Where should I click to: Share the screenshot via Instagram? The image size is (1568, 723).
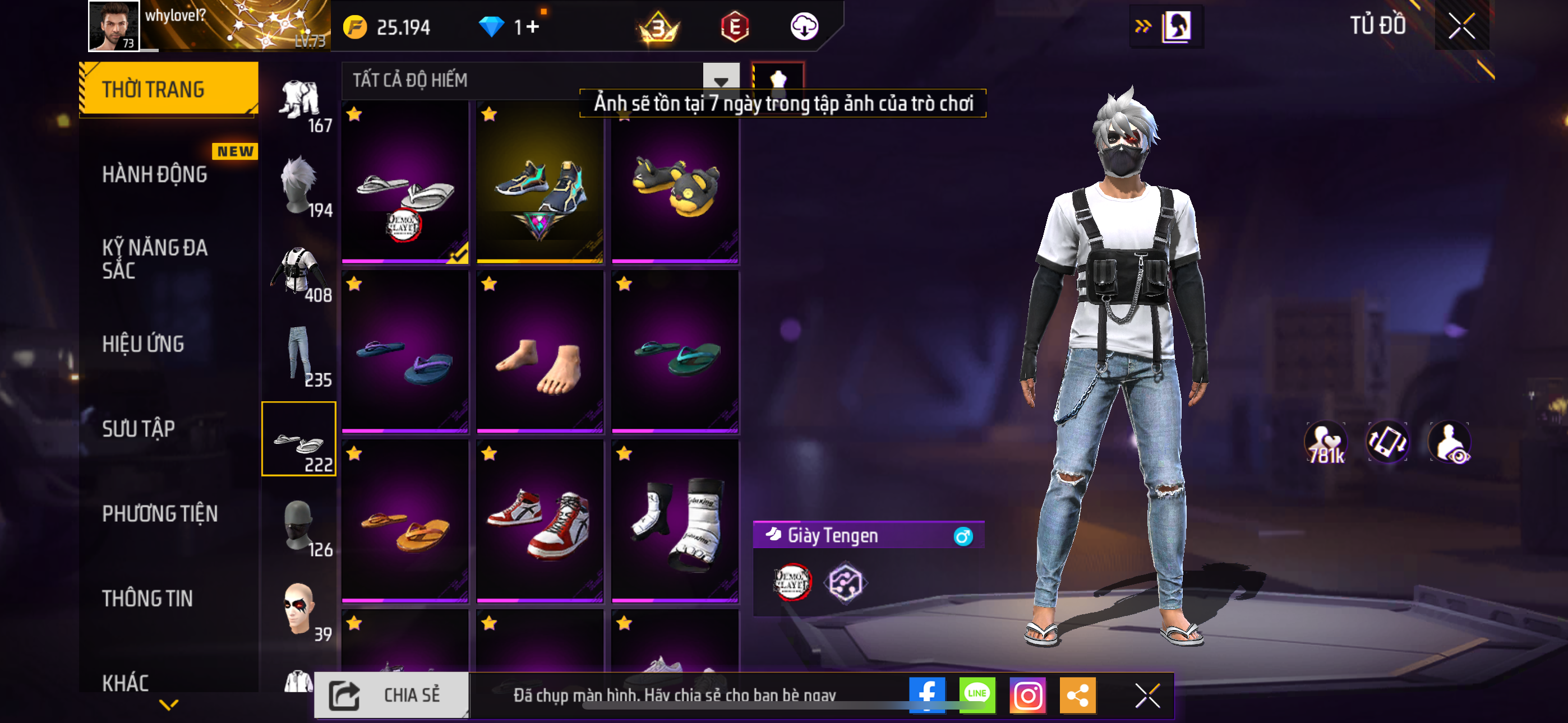pos(1027,694)
